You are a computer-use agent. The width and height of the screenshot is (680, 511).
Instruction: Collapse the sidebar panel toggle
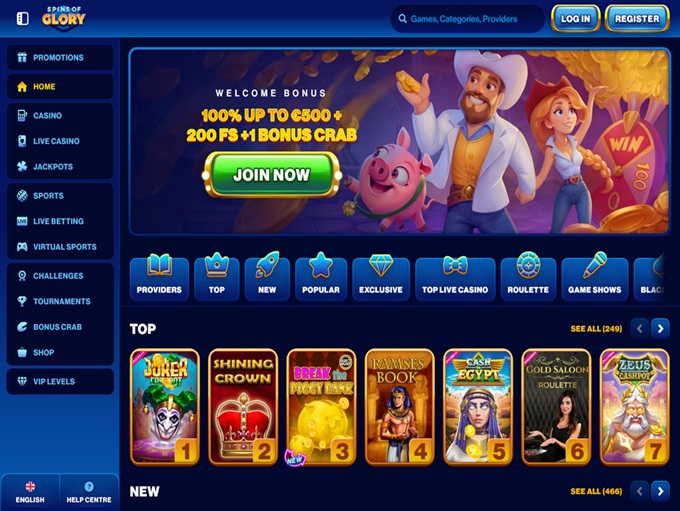(x=23, y=18)
